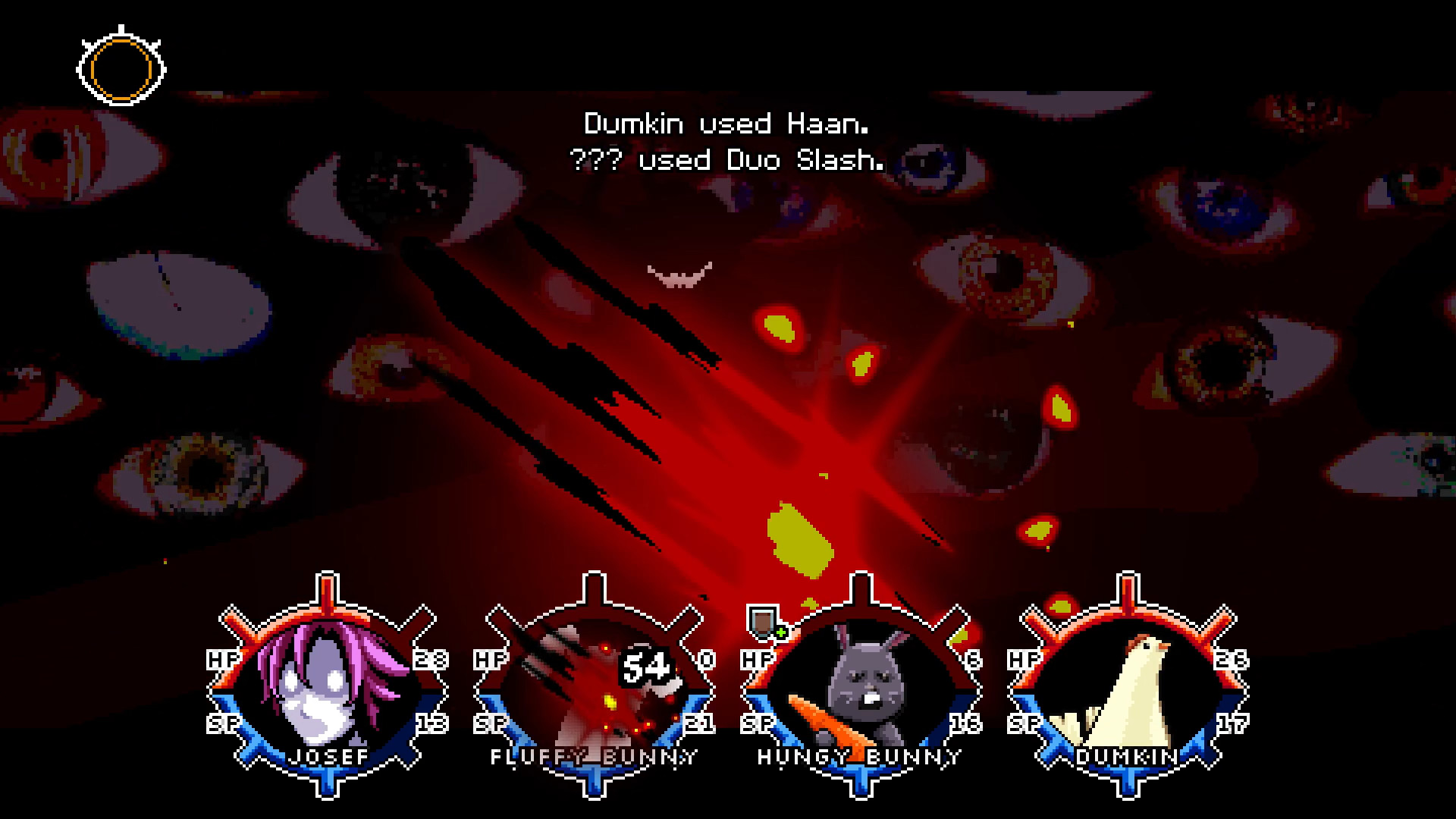This screenshot has height=819, width=1456.
Task: Click the floating grin enemy sprite
Action: 680,273
